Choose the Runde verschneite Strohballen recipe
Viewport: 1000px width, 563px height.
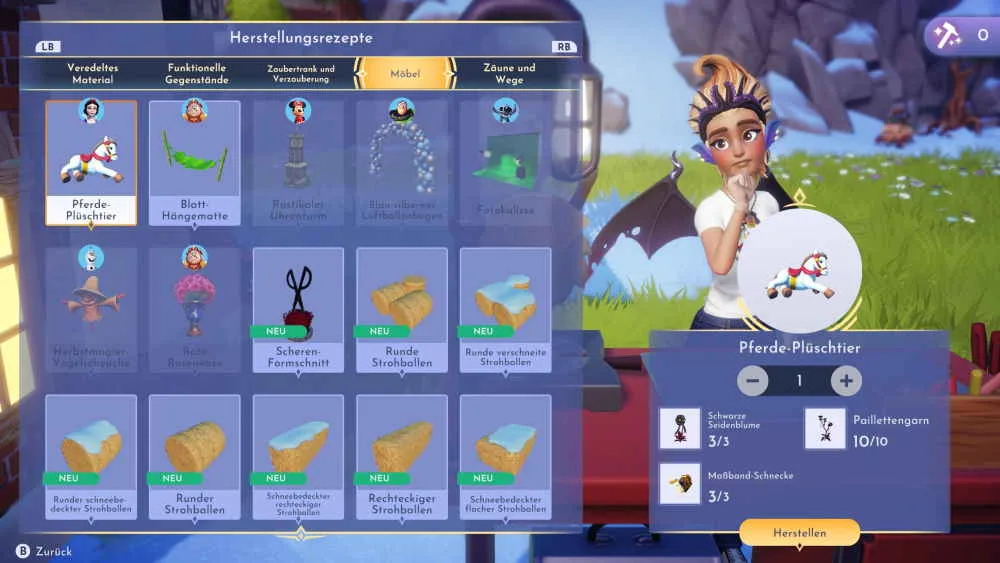pos(505,309)
